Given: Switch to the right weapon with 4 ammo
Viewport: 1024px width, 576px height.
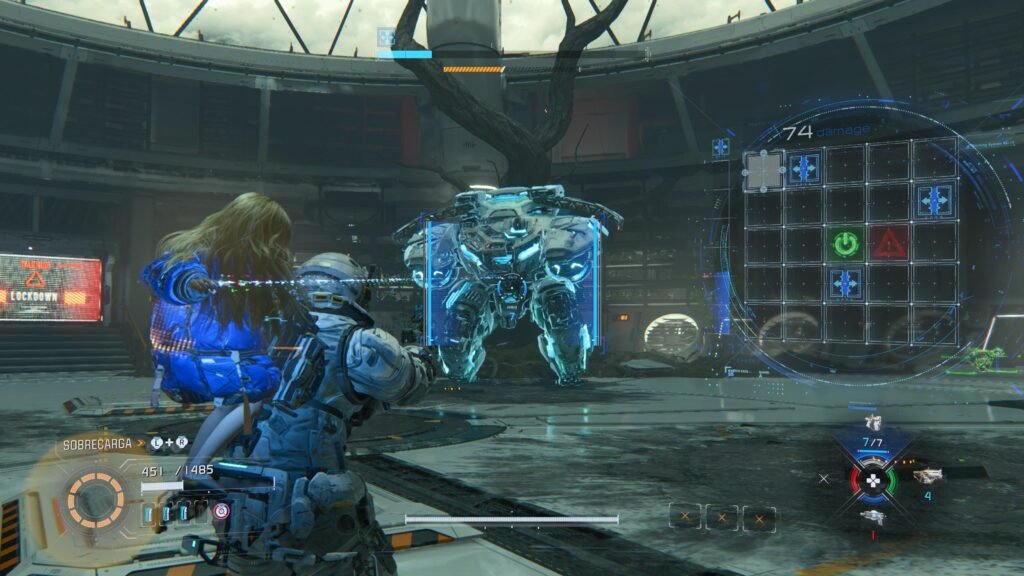Looking at the screenshot, I should click(927, 477).
